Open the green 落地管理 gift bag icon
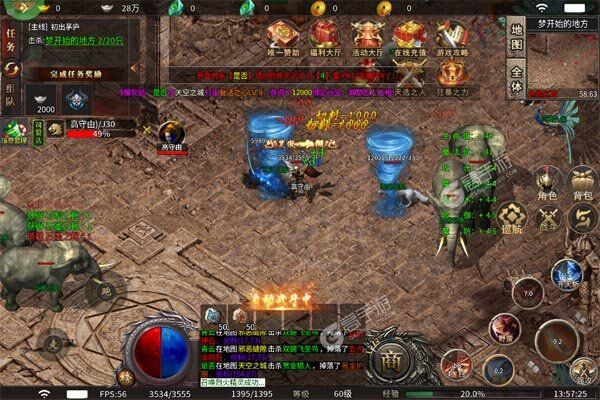 coord(15,131)
